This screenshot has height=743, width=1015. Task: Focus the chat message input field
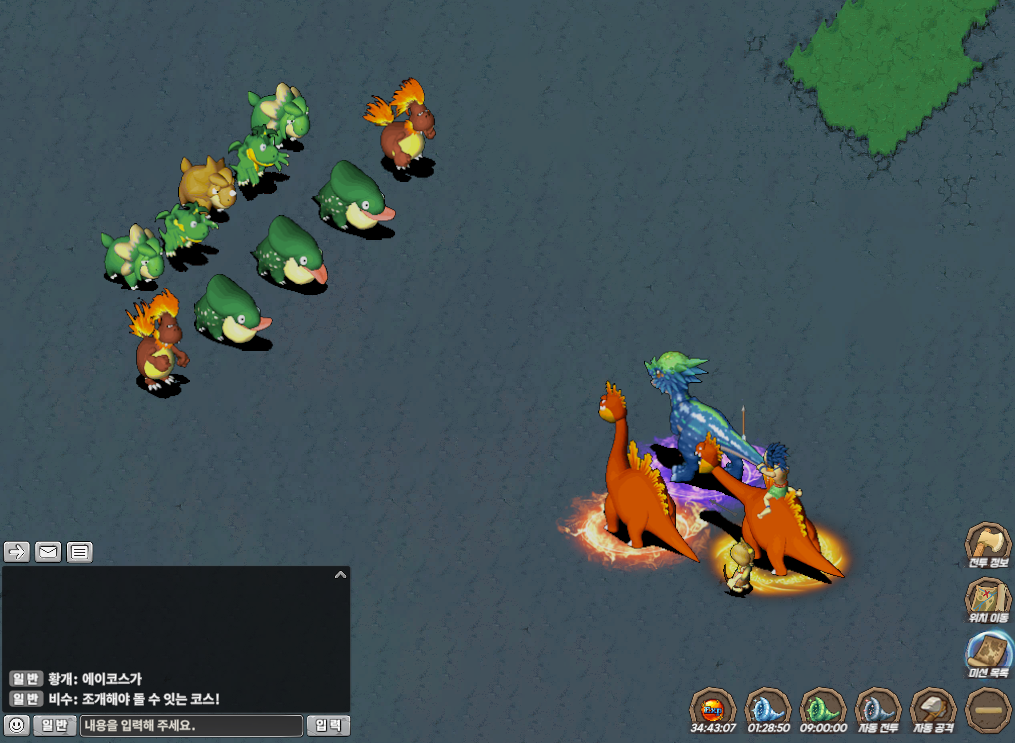(x=191, y=725)
